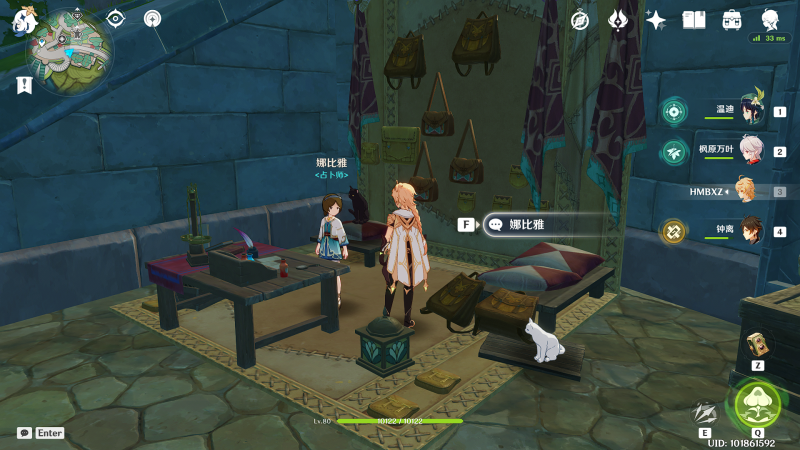Open the Paimon main menu
Viewport: 800px width, 450px height.
point(24,21)
